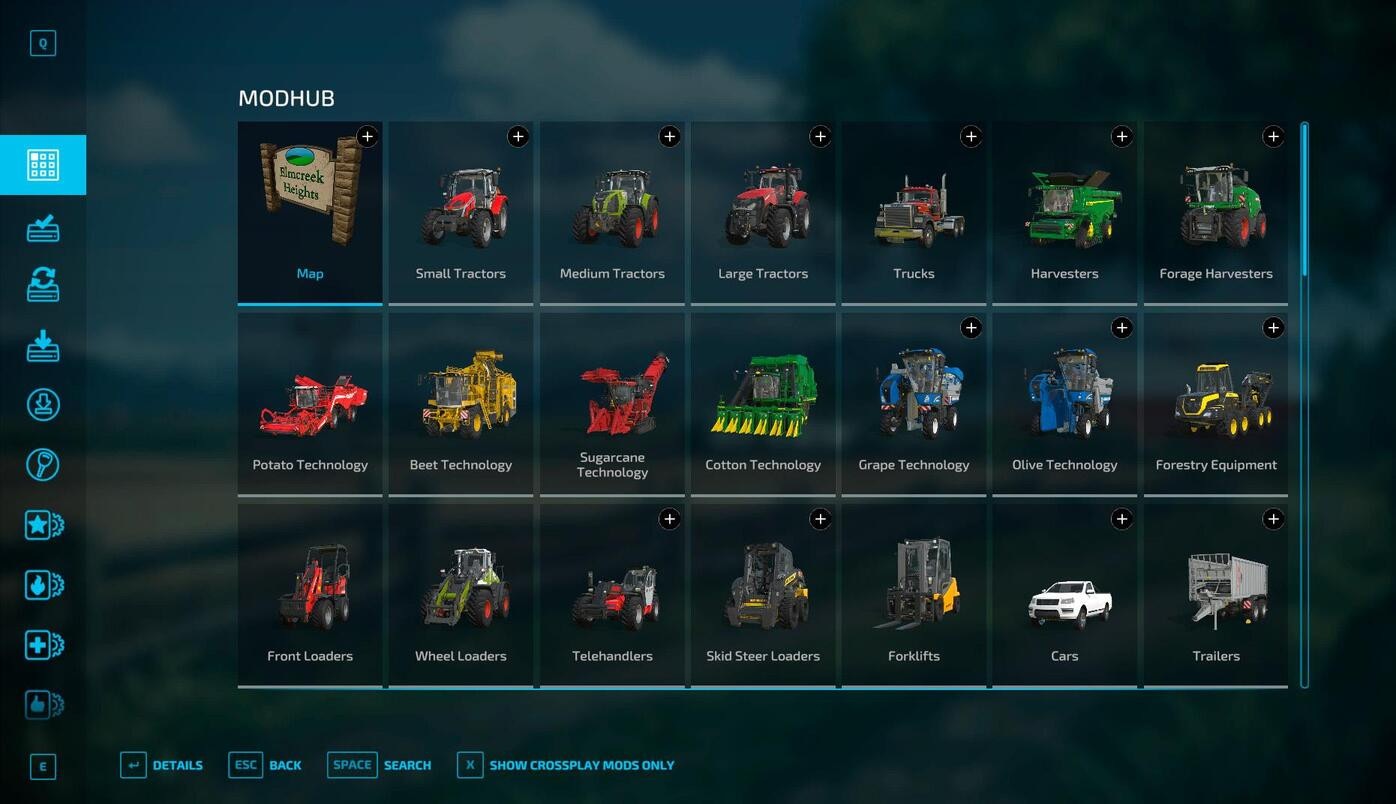The height and width of the screenshot is (804, 1396).
Task: Select the Forestry Equipment category
Action: click(1216, 404)
